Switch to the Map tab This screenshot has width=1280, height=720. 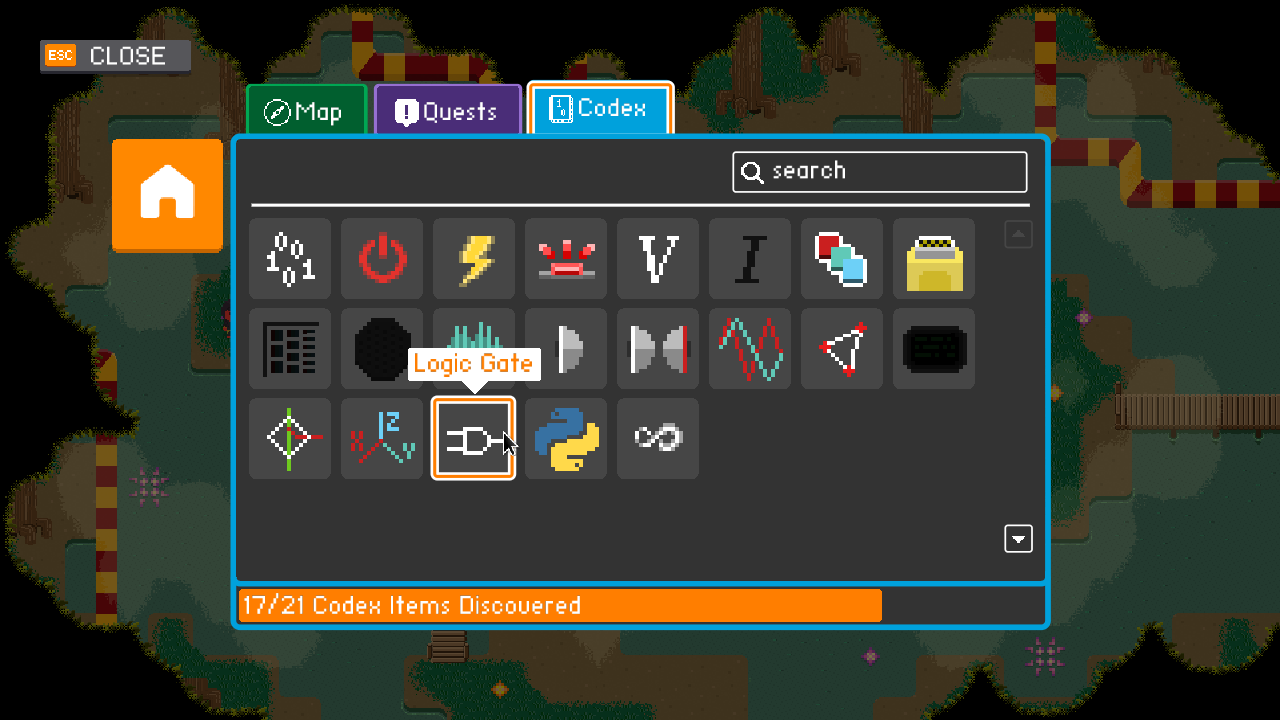click(305, 111)
